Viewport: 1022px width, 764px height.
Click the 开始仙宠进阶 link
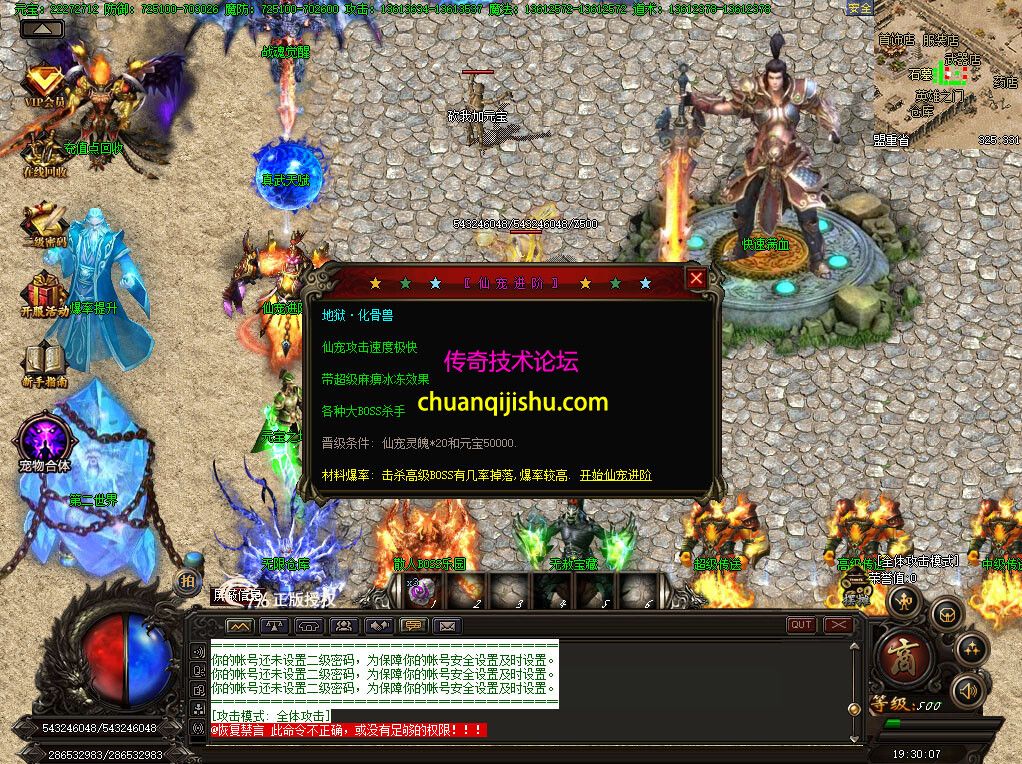[615, 475]
